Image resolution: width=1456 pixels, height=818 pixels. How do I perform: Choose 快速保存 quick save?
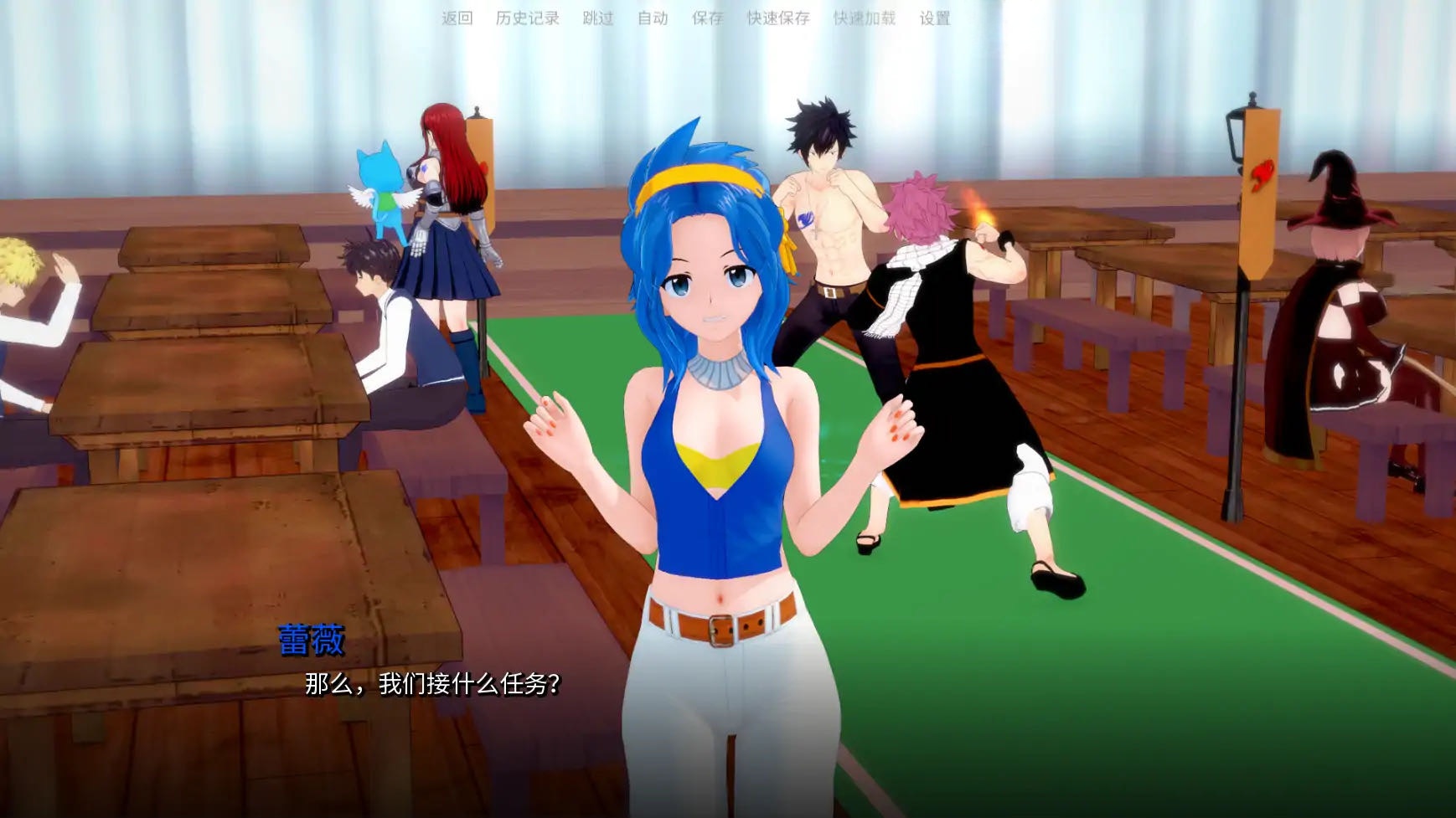(778, 18)
